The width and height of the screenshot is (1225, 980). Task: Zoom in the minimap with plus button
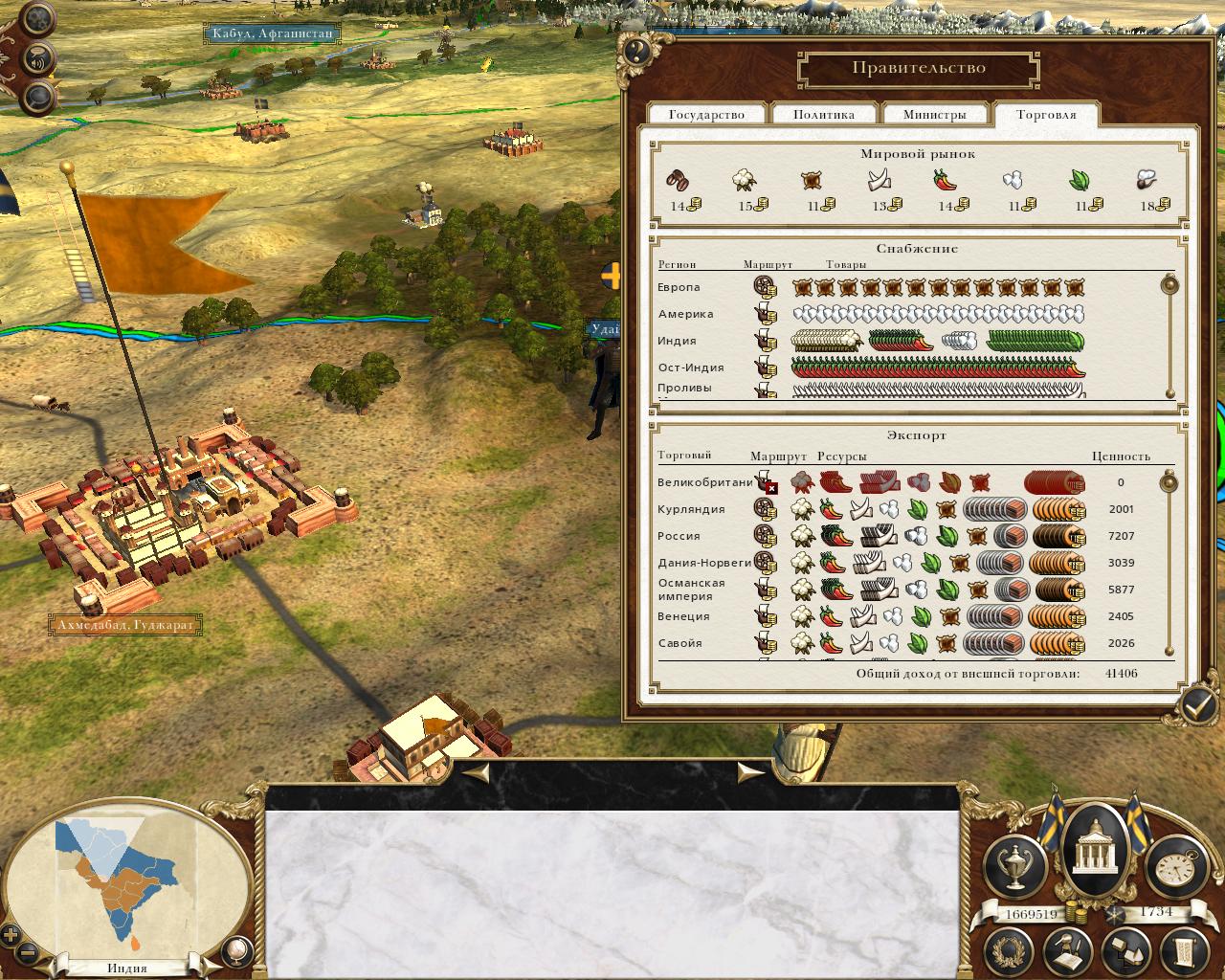tap(11, 935)
